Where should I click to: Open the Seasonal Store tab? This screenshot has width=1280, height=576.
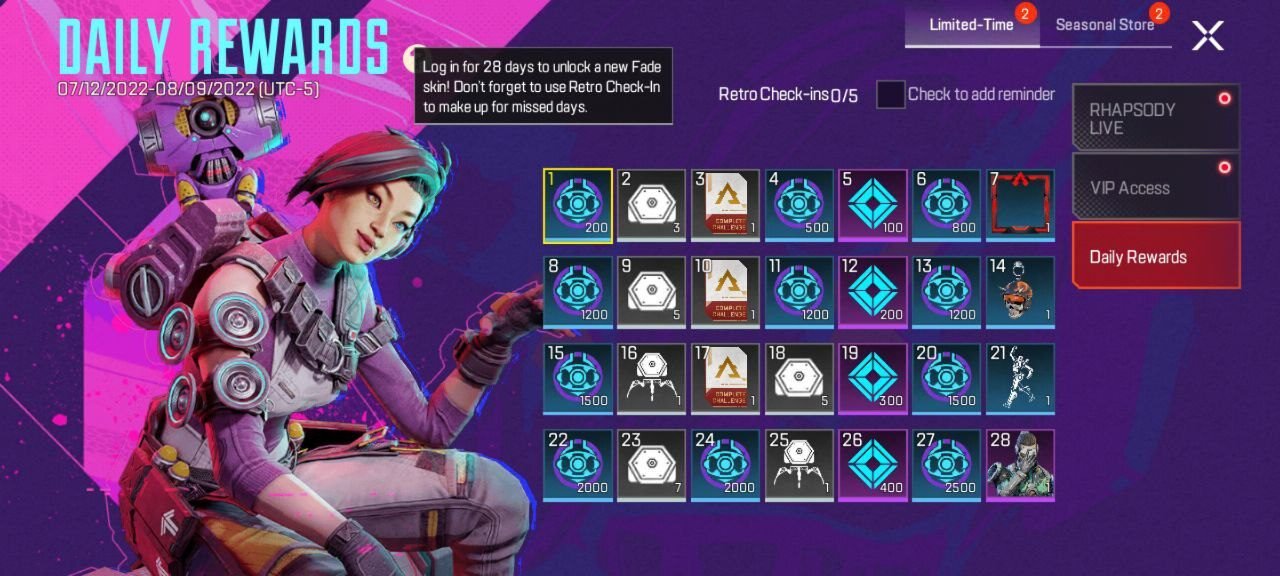[x=1105, y=25]
